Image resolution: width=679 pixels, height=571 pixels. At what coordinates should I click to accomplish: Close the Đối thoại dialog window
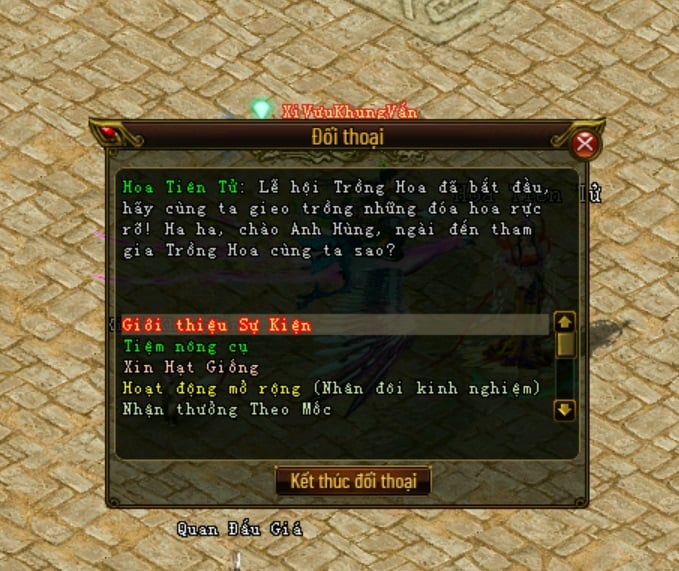click(585, 145)
